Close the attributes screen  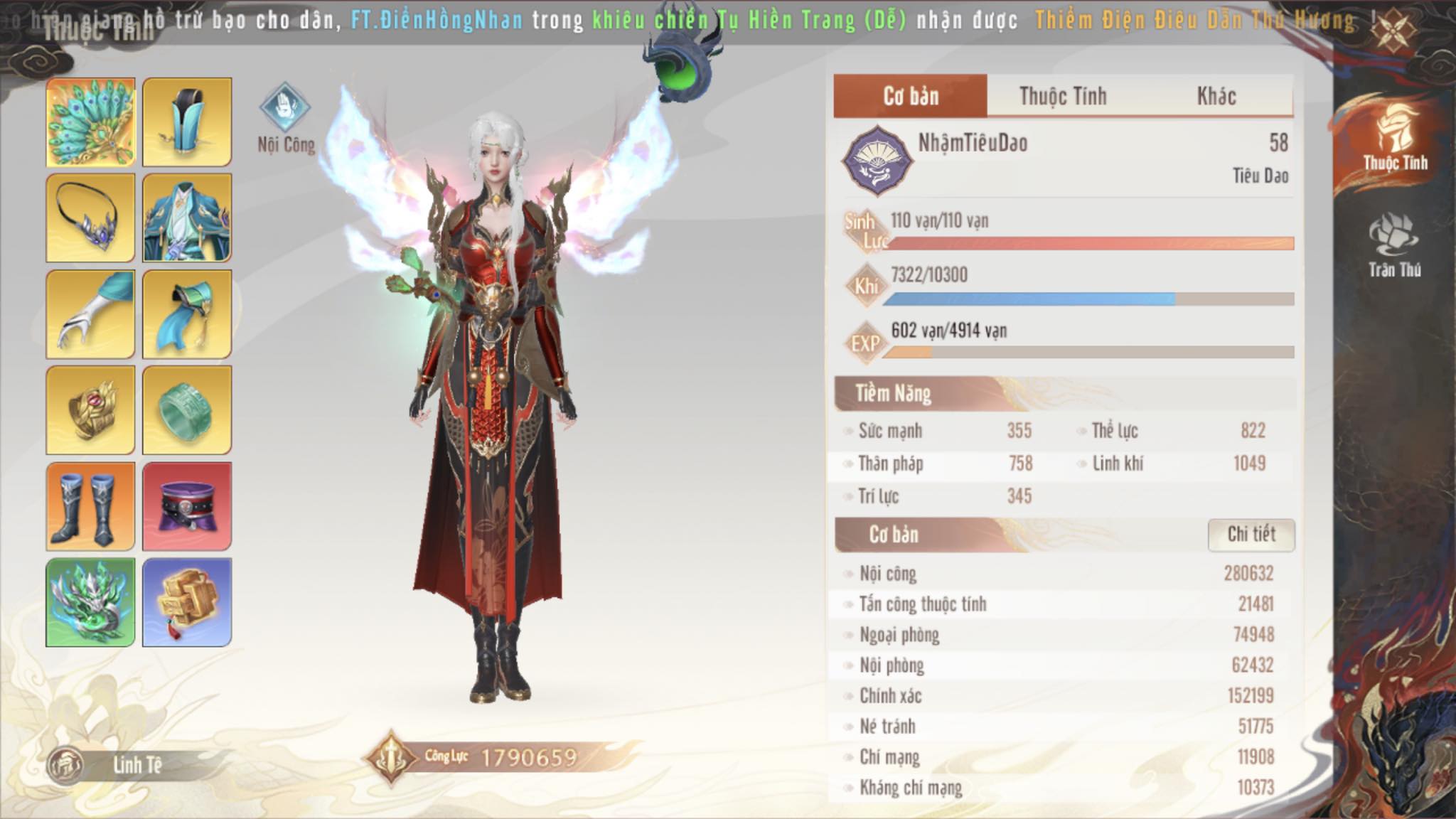[x=1393, y=30]
